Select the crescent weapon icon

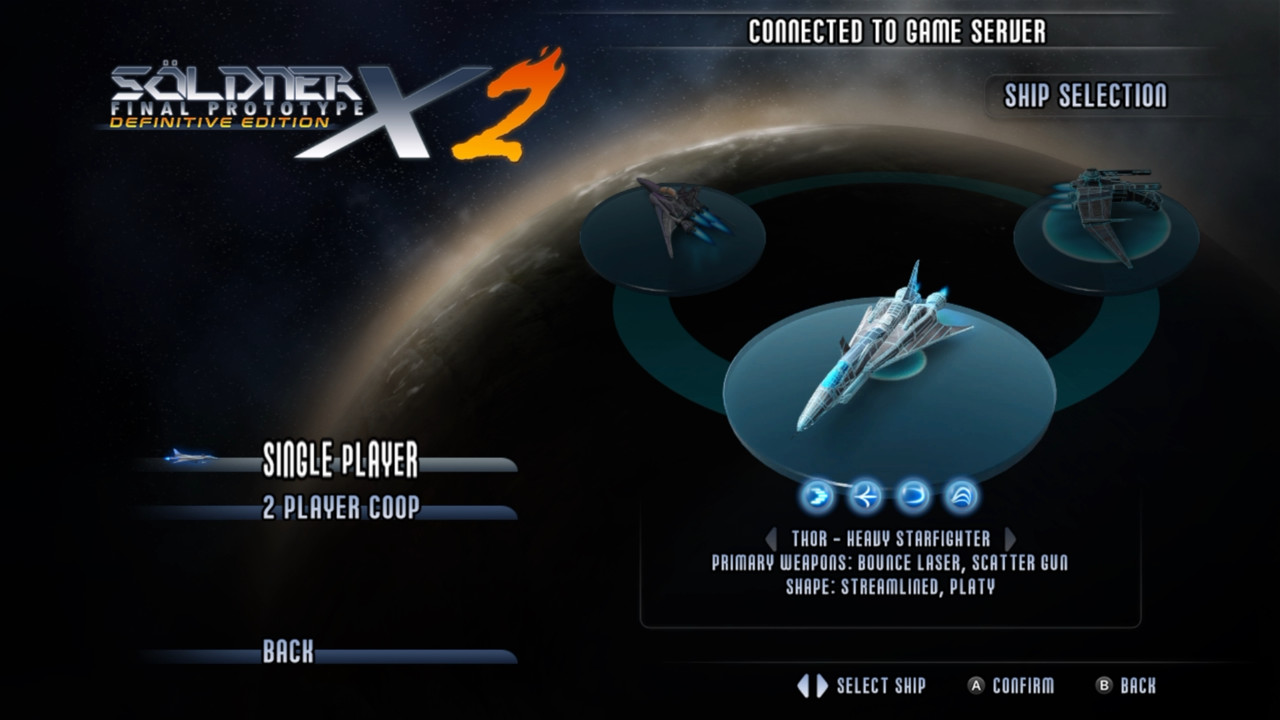[x=912, y=495]
